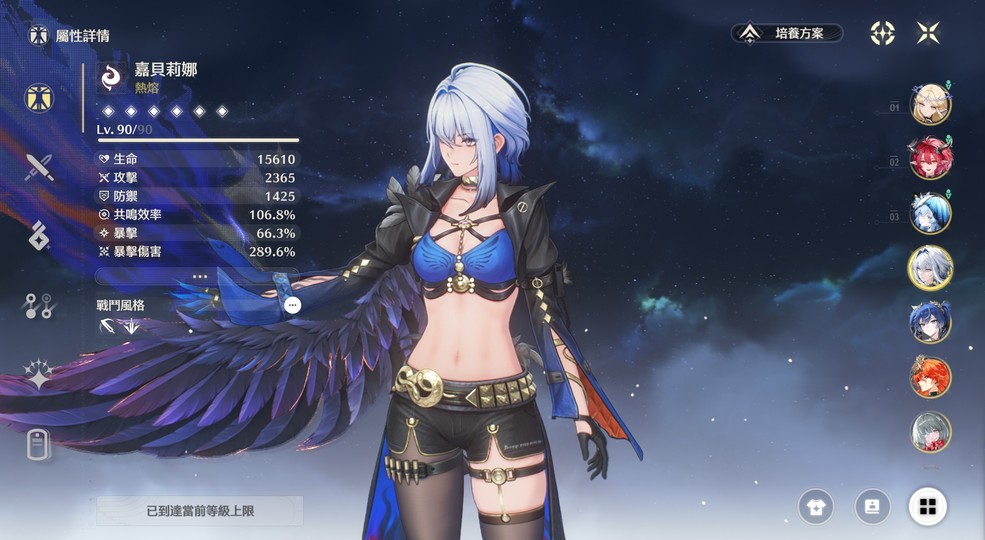Image resolution: width=985 pixels, height=540 pixels.
Task: Open the outfit shirt button
Action: coord(815,507)
